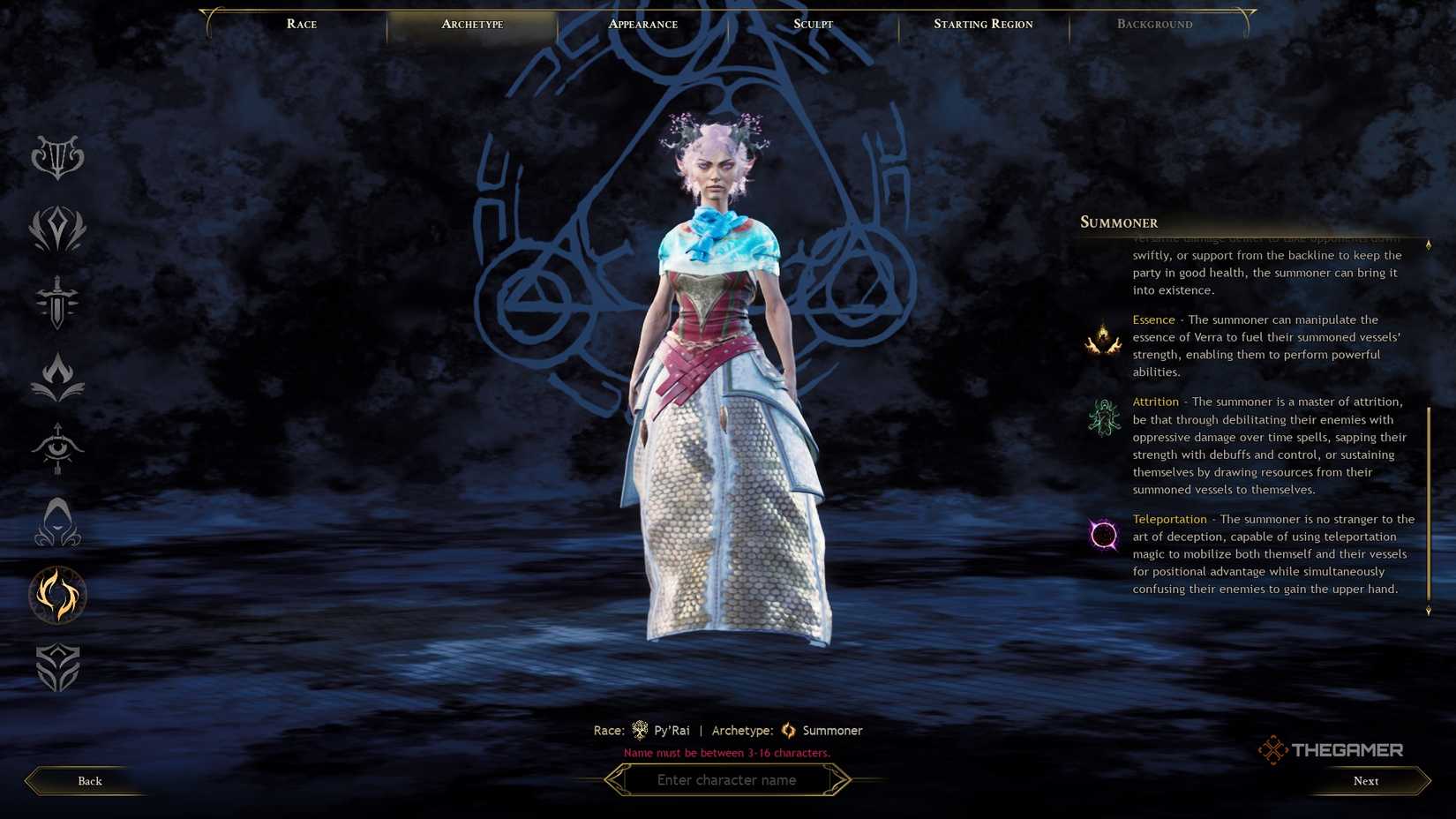Click the Attrition ability icon

pos(1103,416)
